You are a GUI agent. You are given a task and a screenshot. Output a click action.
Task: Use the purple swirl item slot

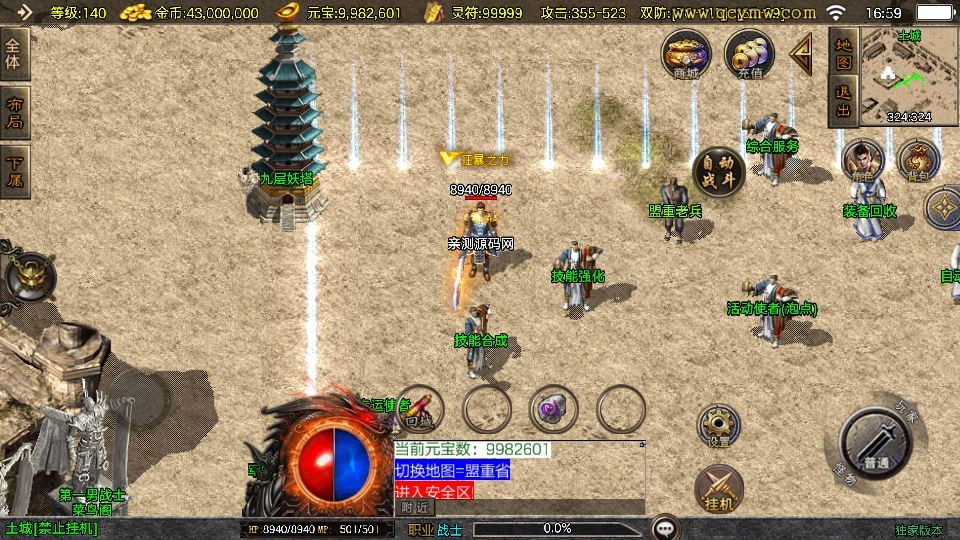[553, 408]
